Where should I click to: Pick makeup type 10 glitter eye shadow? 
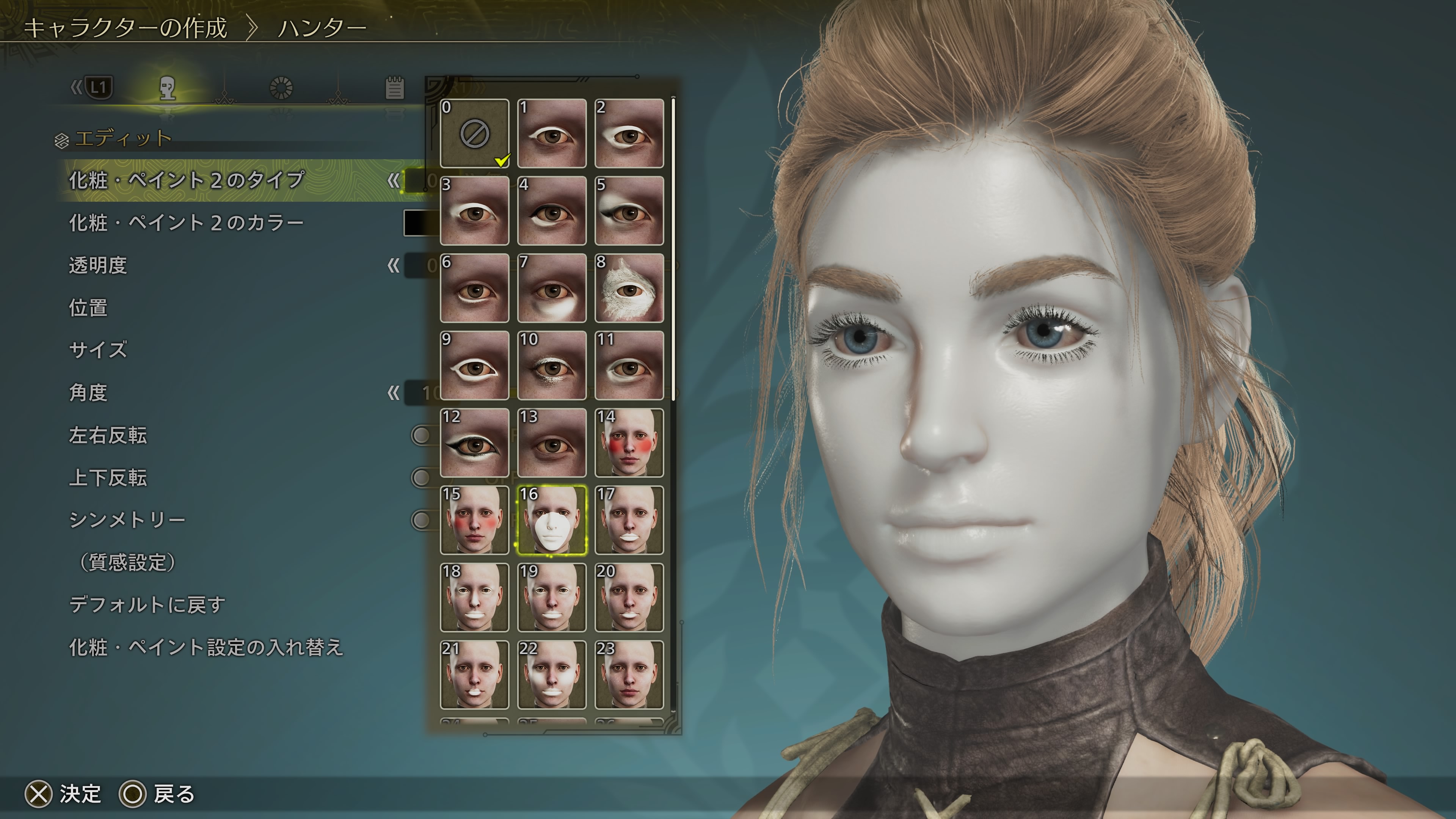pyautogui.click(x=552, y=366)
